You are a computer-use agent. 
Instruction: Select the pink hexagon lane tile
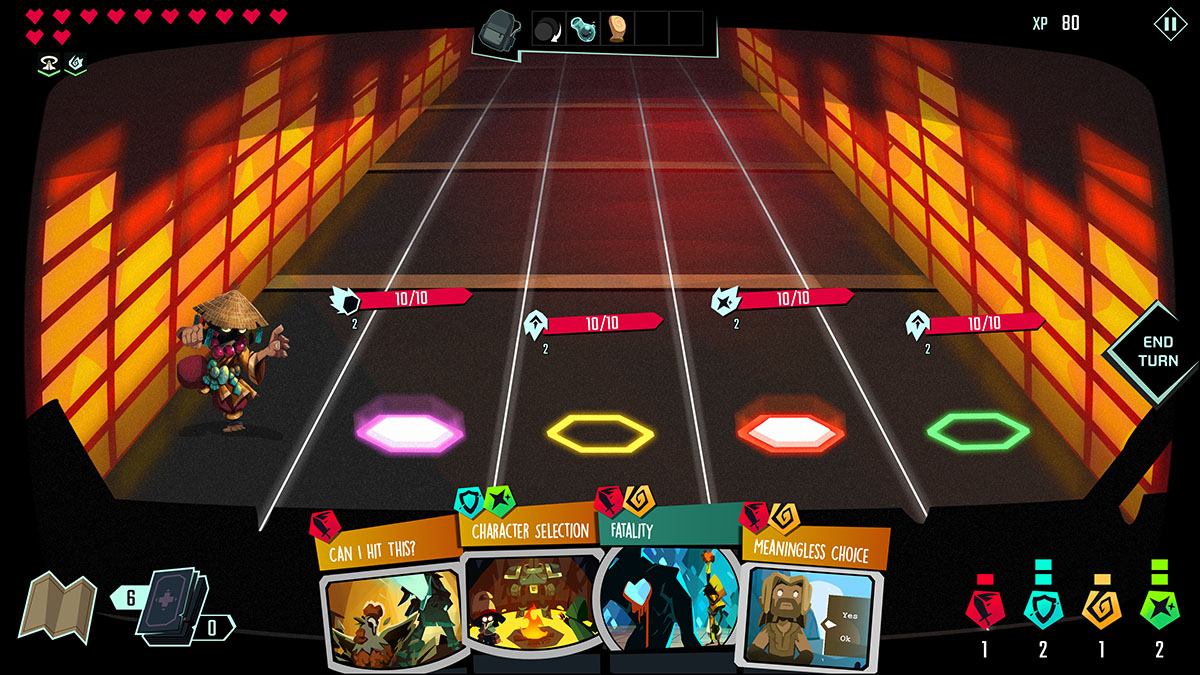click(410, 432)
